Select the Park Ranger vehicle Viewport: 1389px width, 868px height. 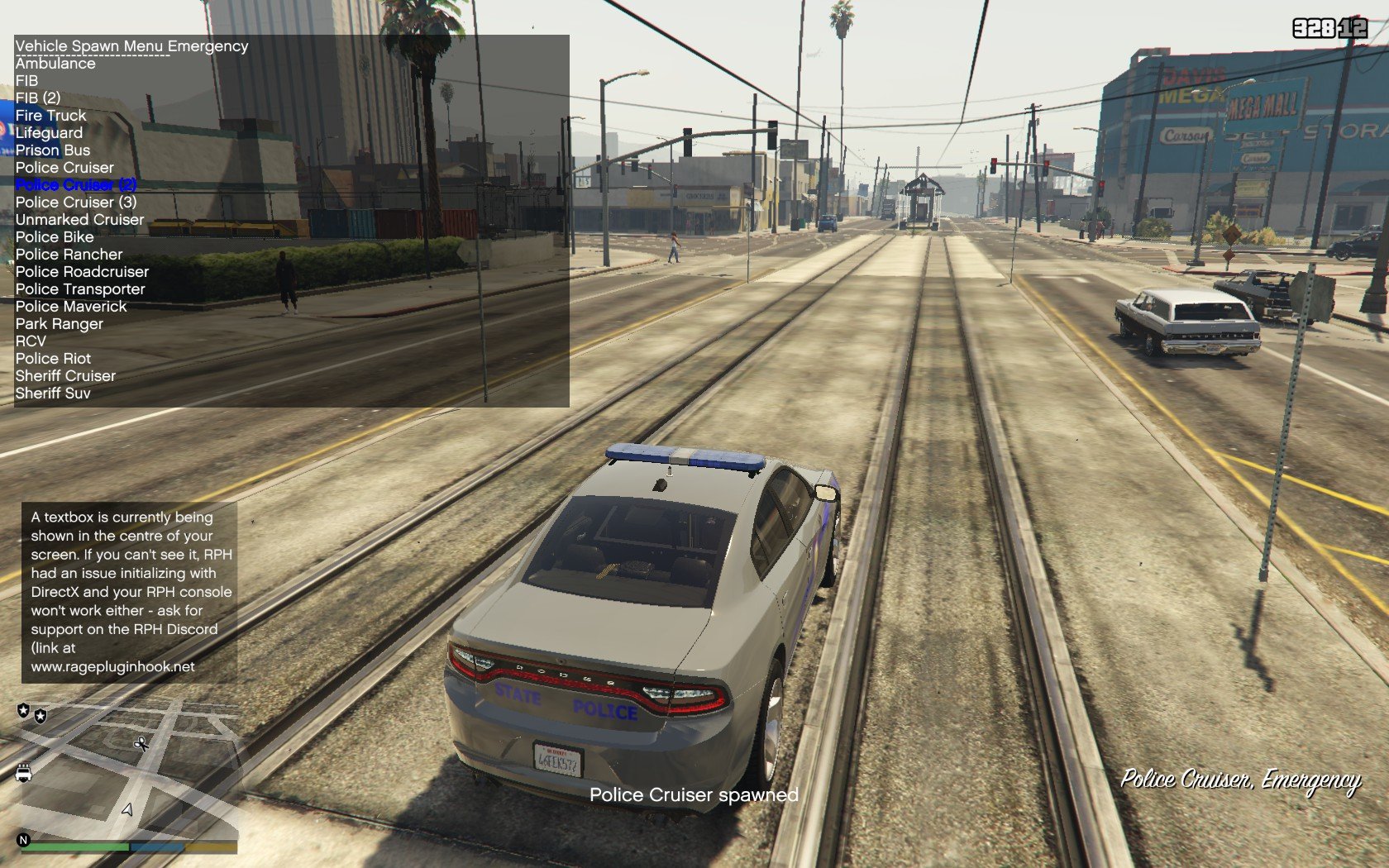click(60, 324)
